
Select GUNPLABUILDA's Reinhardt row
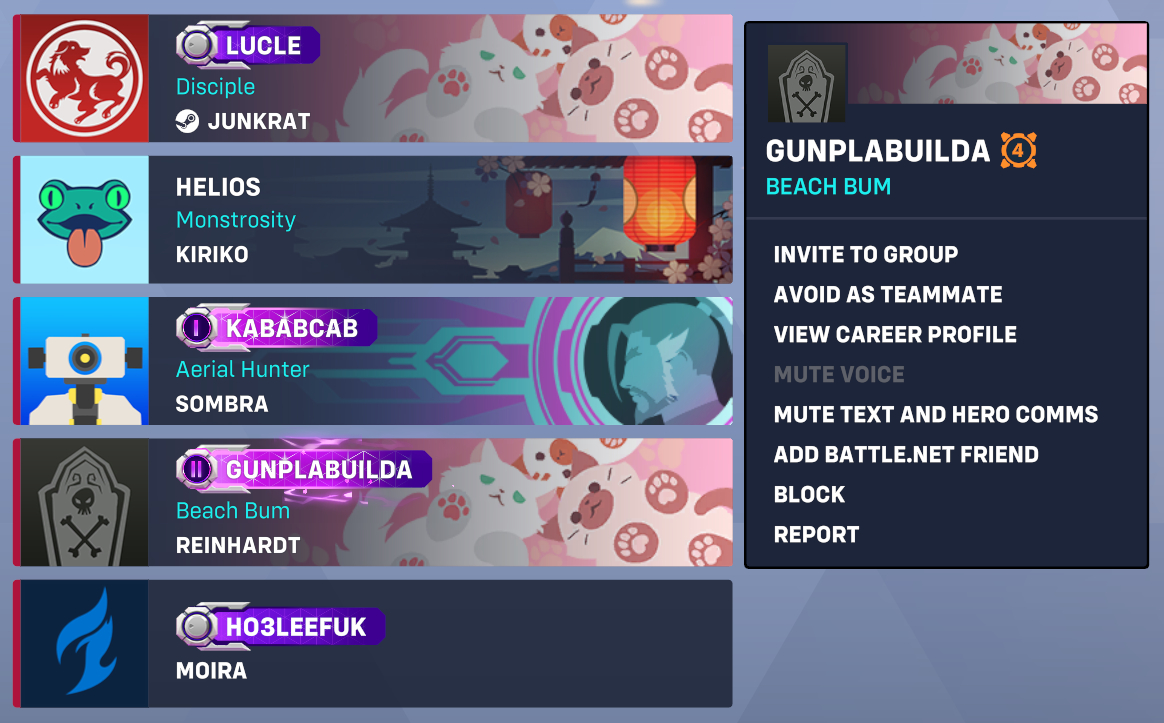[x=440, y=502]
